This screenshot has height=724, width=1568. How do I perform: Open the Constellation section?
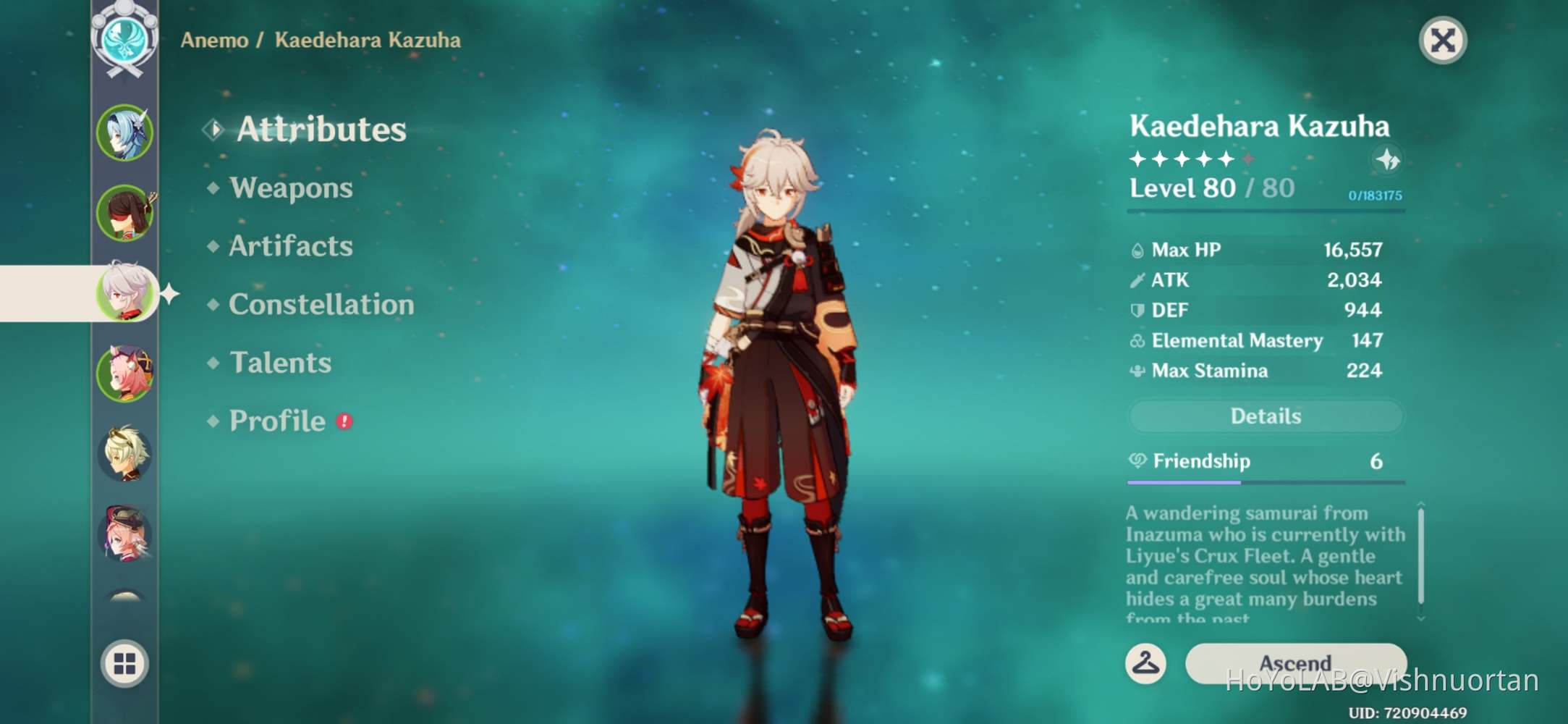pos(321,305)
